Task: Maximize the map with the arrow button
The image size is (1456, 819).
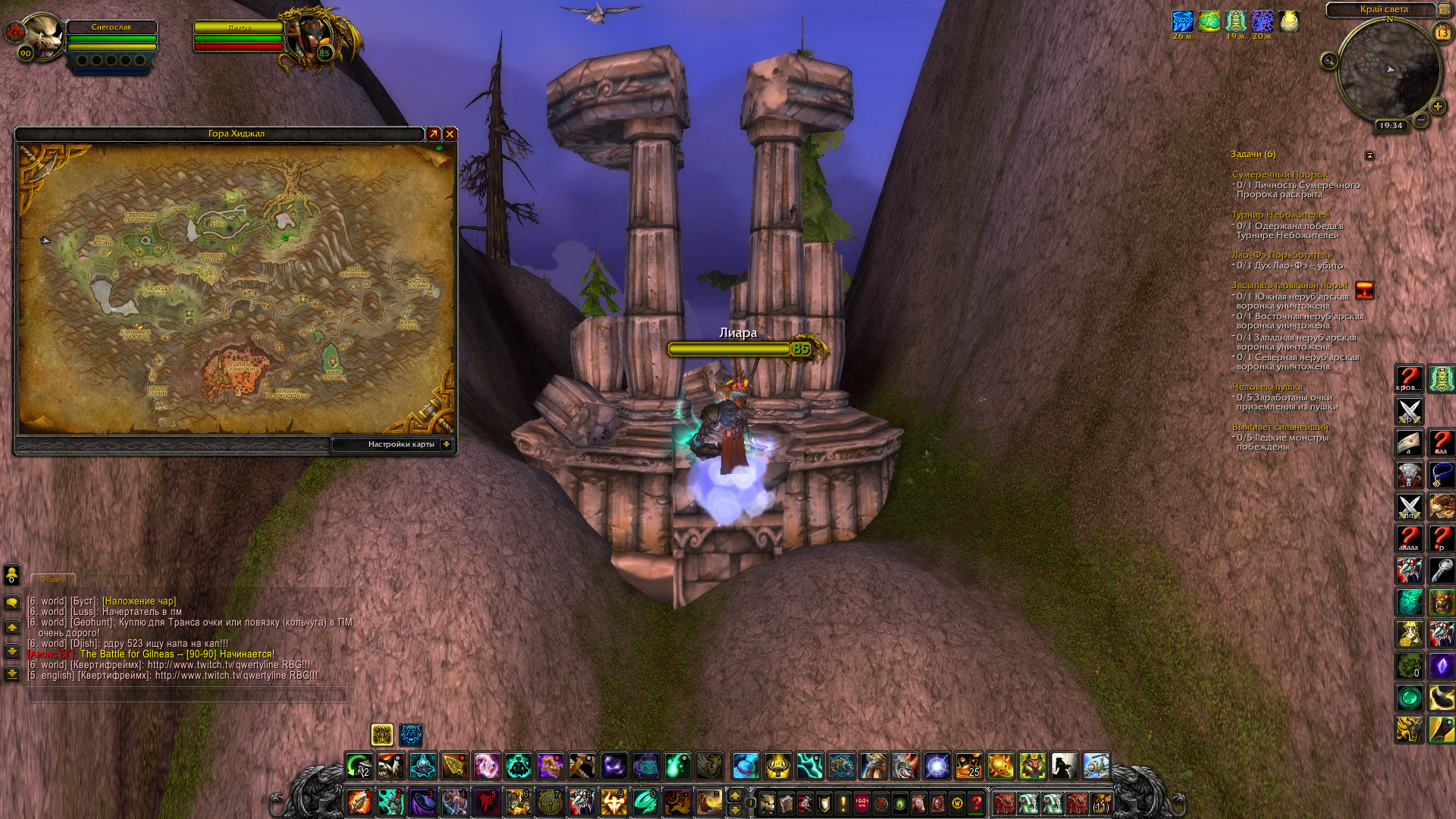Action: tap(433, 134)
